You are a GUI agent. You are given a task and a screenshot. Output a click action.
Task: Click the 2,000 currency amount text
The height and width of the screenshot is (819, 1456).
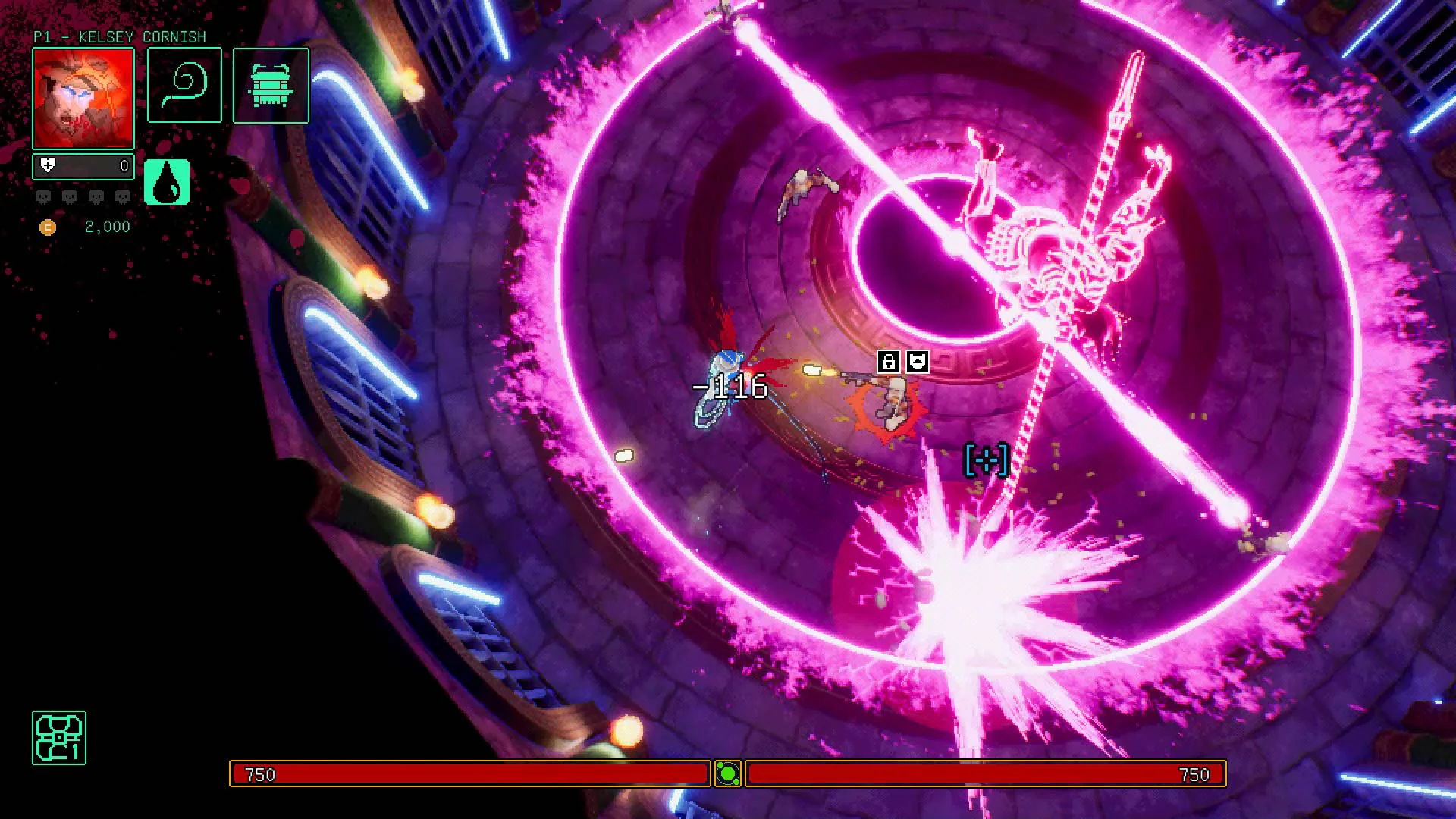105,226
